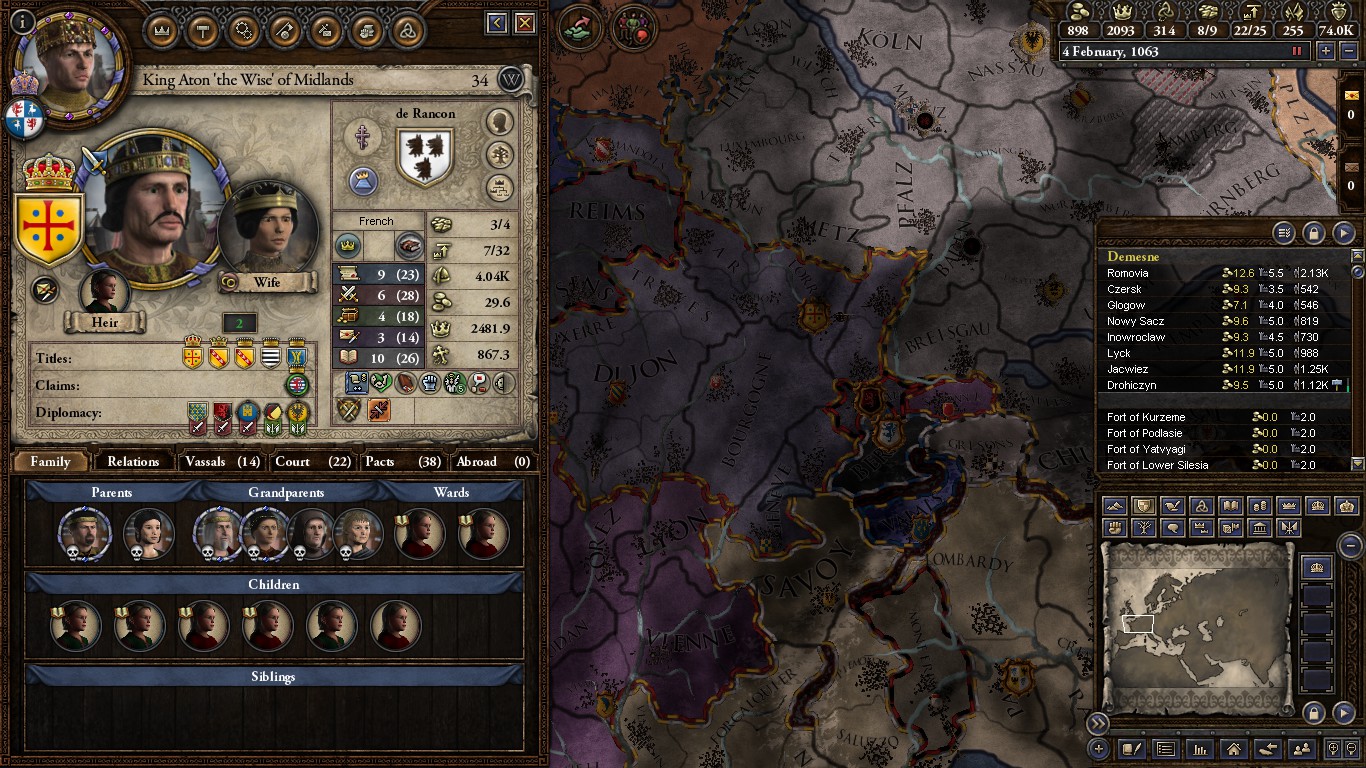Select the Drohiczyn demesne row
1366x768 pixels.
(x=1131, y=385)
